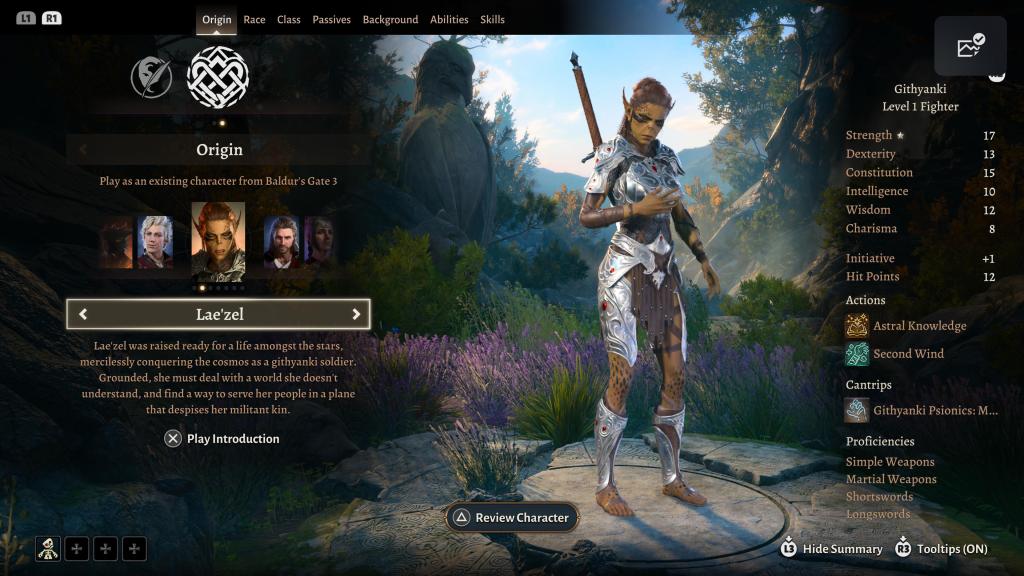Image resolution: width=1024 pixels, height=576 pixels.
Task: Inspect the Astral Knowledge action icon
Action: [x=857, y=325]
